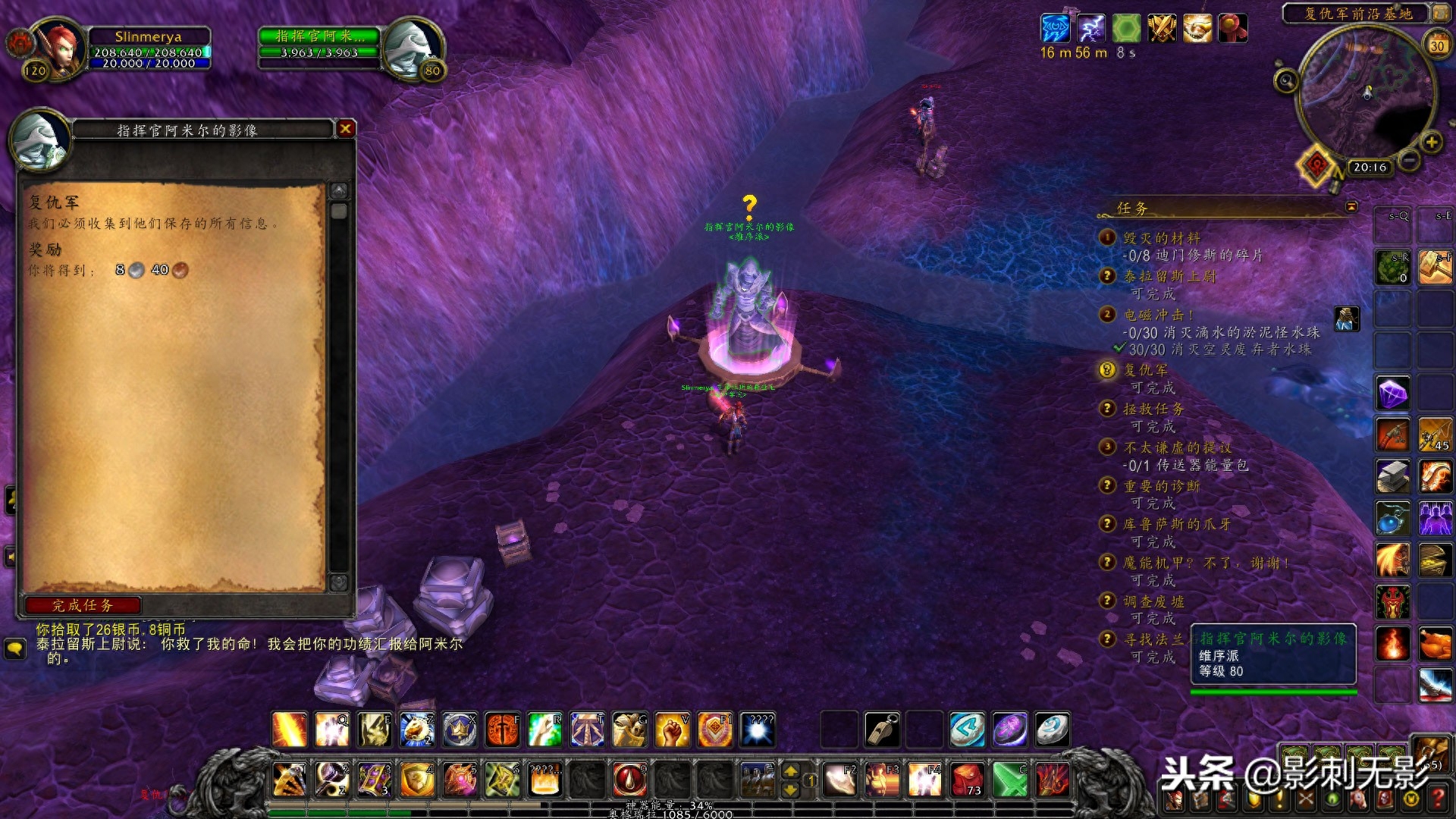Select the 毁灭的材料 quest in tracker
The height and width of the screenshot is (819, 1456).
pyautogui.click(x=1161, y=238)
